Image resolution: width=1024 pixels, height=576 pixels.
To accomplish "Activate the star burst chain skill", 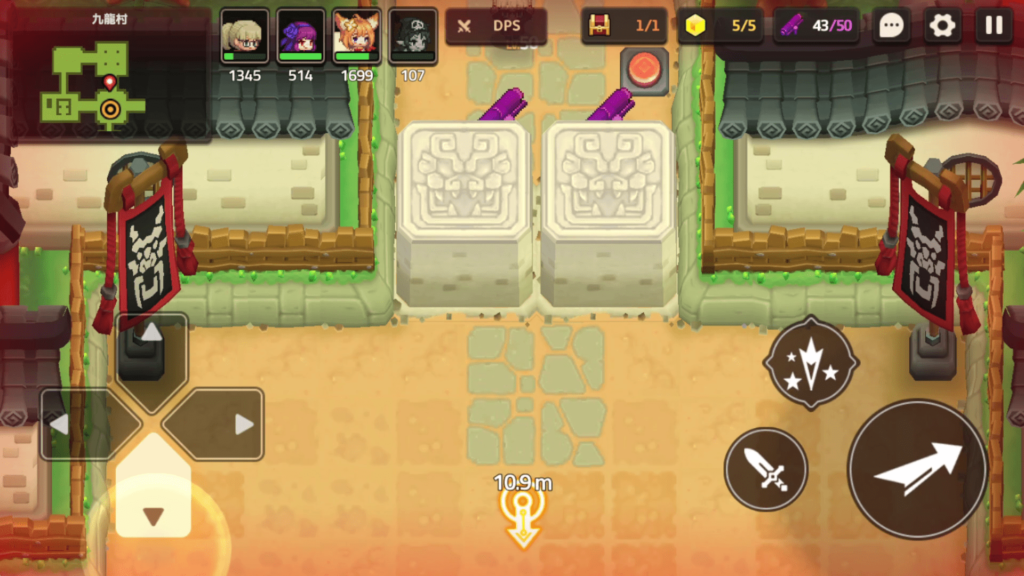I will [810, 363].
